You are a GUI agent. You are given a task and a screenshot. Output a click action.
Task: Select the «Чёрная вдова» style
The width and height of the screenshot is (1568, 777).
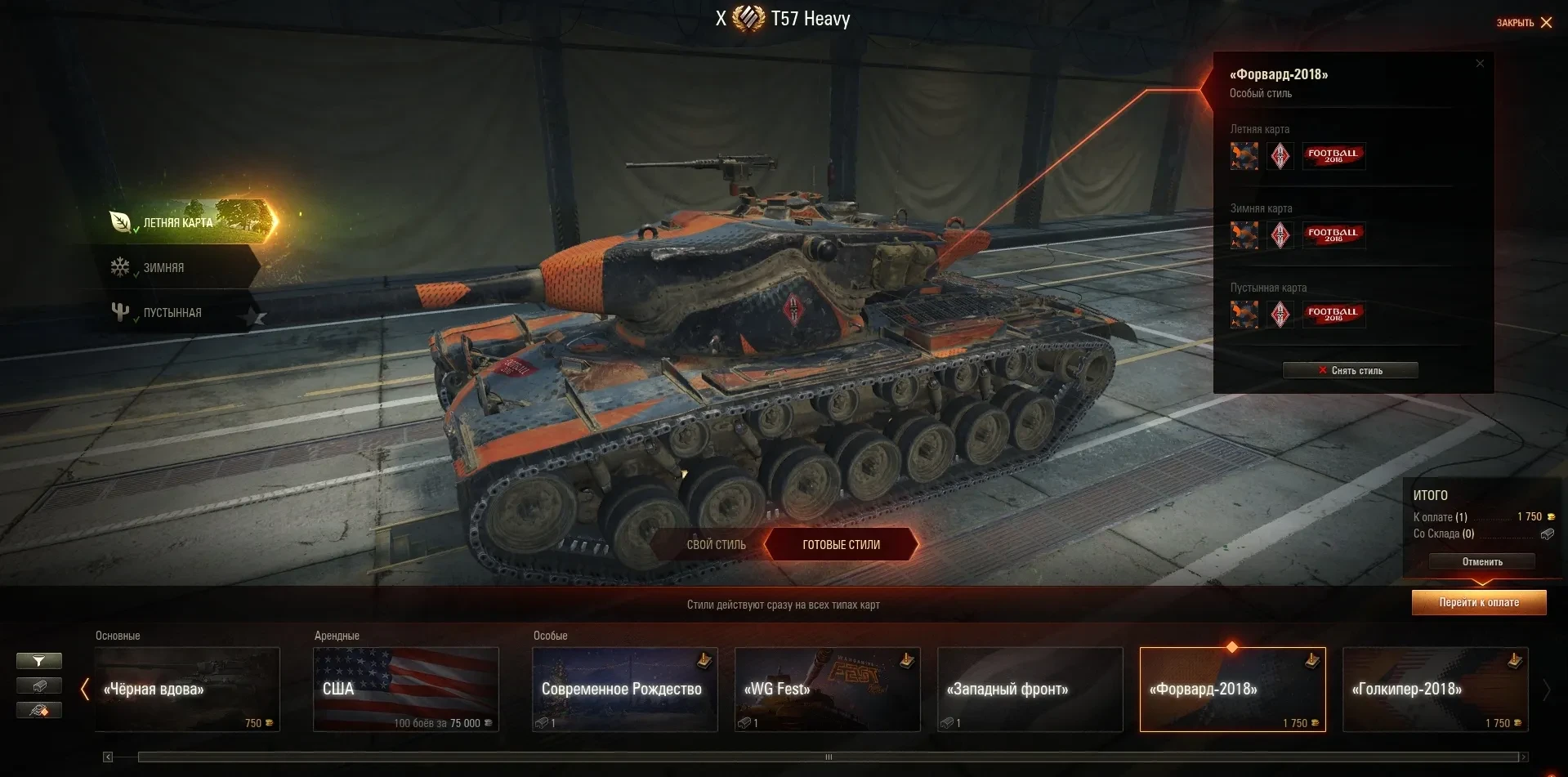(x=187, y=690)
